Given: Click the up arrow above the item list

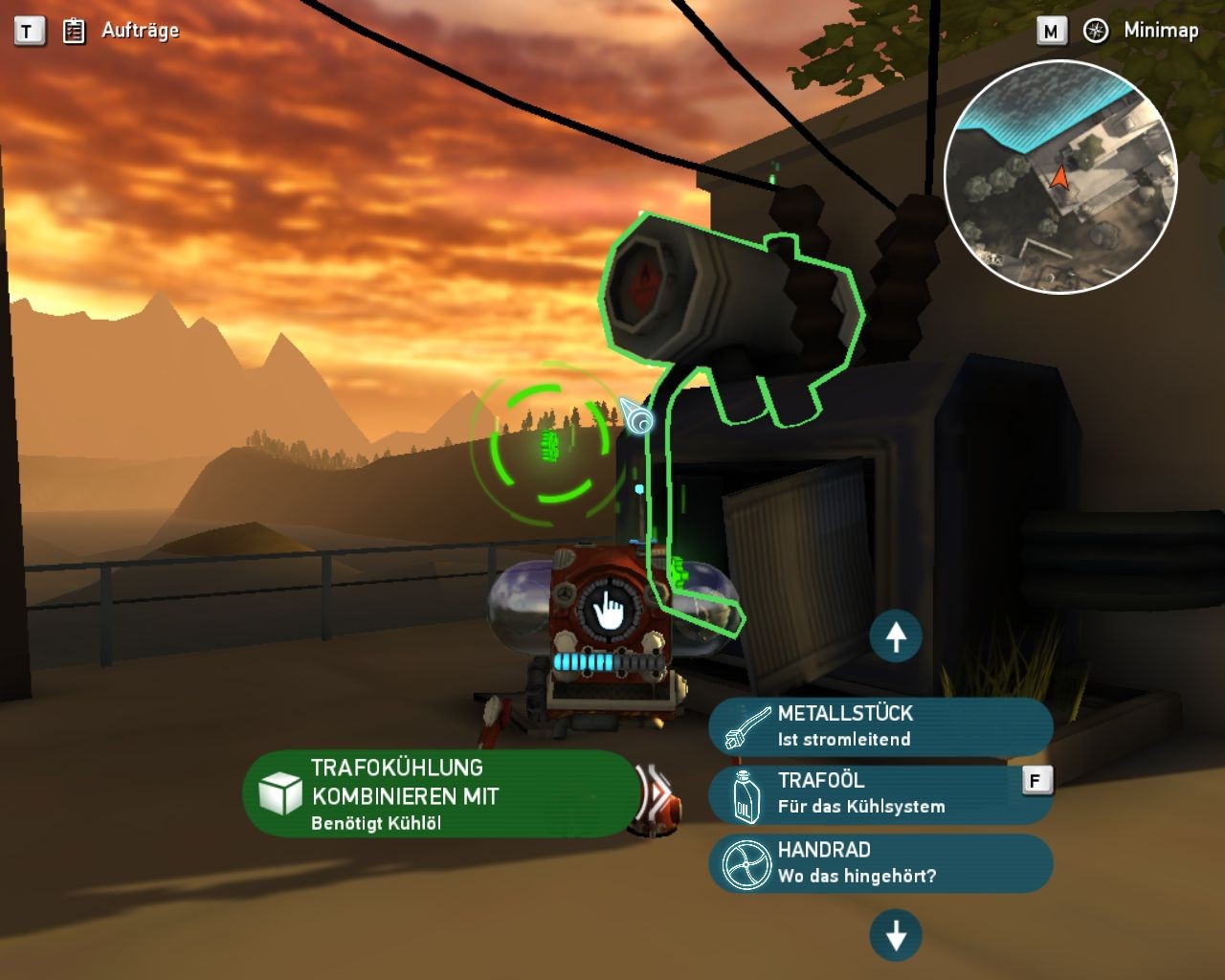Looking at the screenshot, I should pos(896,636).
